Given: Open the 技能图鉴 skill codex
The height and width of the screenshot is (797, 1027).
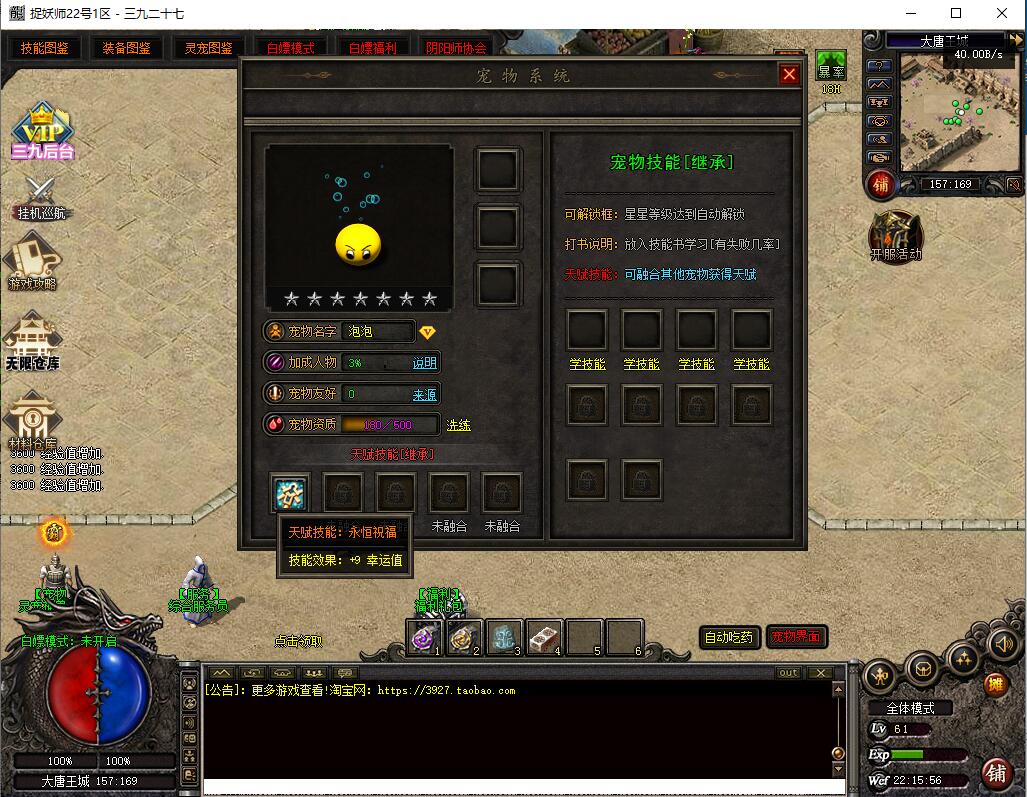Looking at the screenshot, I should coord(43,48).
